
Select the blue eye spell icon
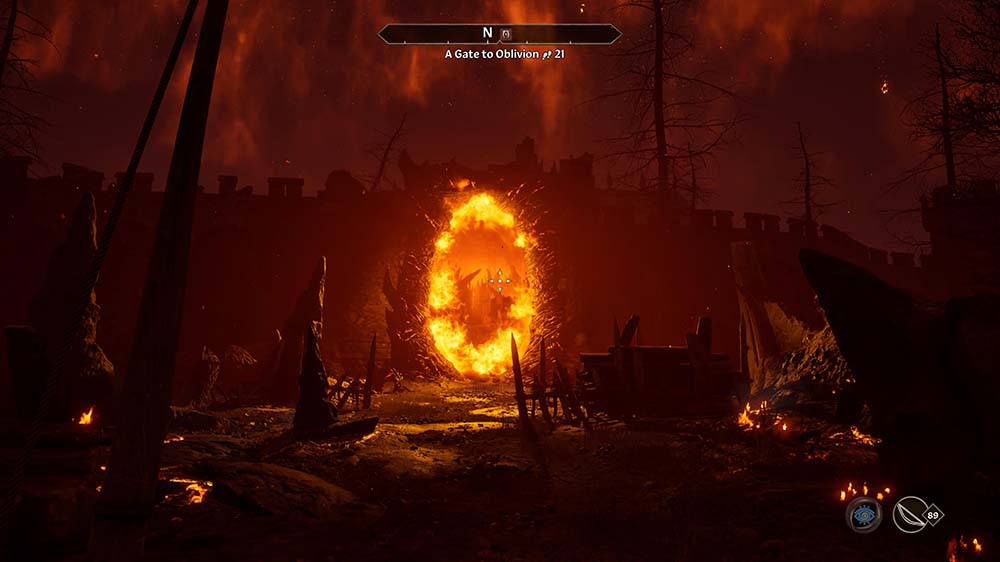pyautogui.click(x=863, y=515)
